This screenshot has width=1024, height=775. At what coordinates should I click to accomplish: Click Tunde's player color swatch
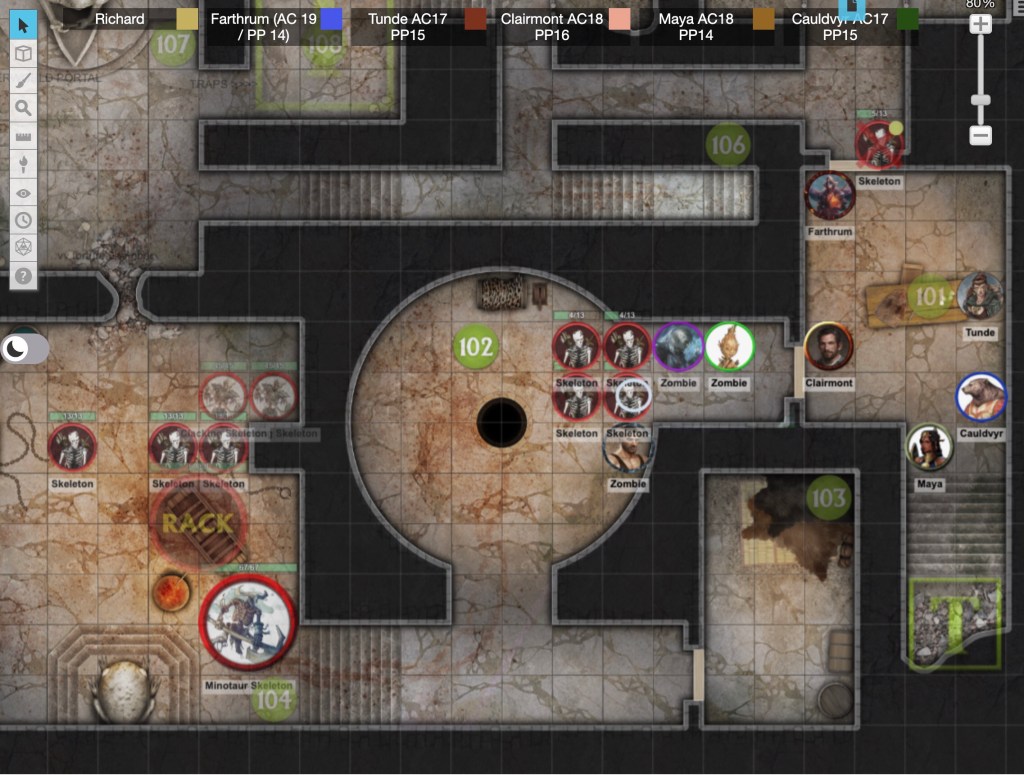click(475, 19)
